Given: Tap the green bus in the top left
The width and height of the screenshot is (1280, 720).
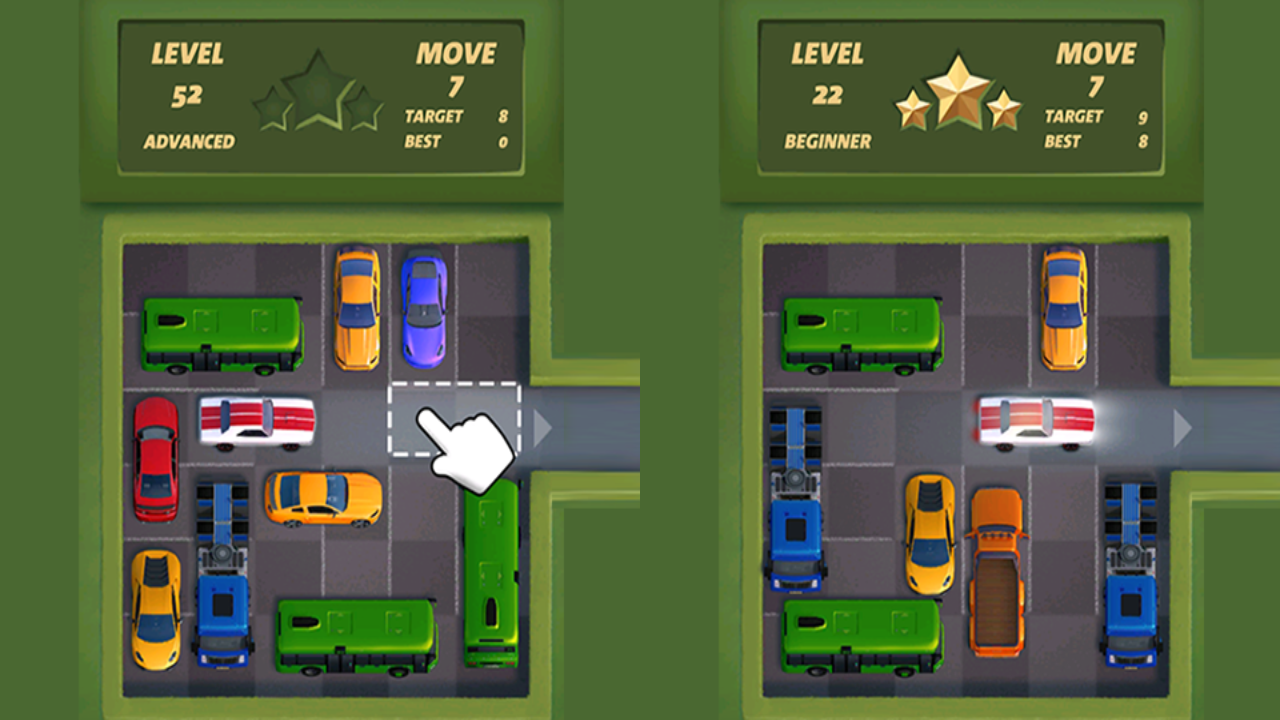Looking at the screenshot, I should point(222,330).
